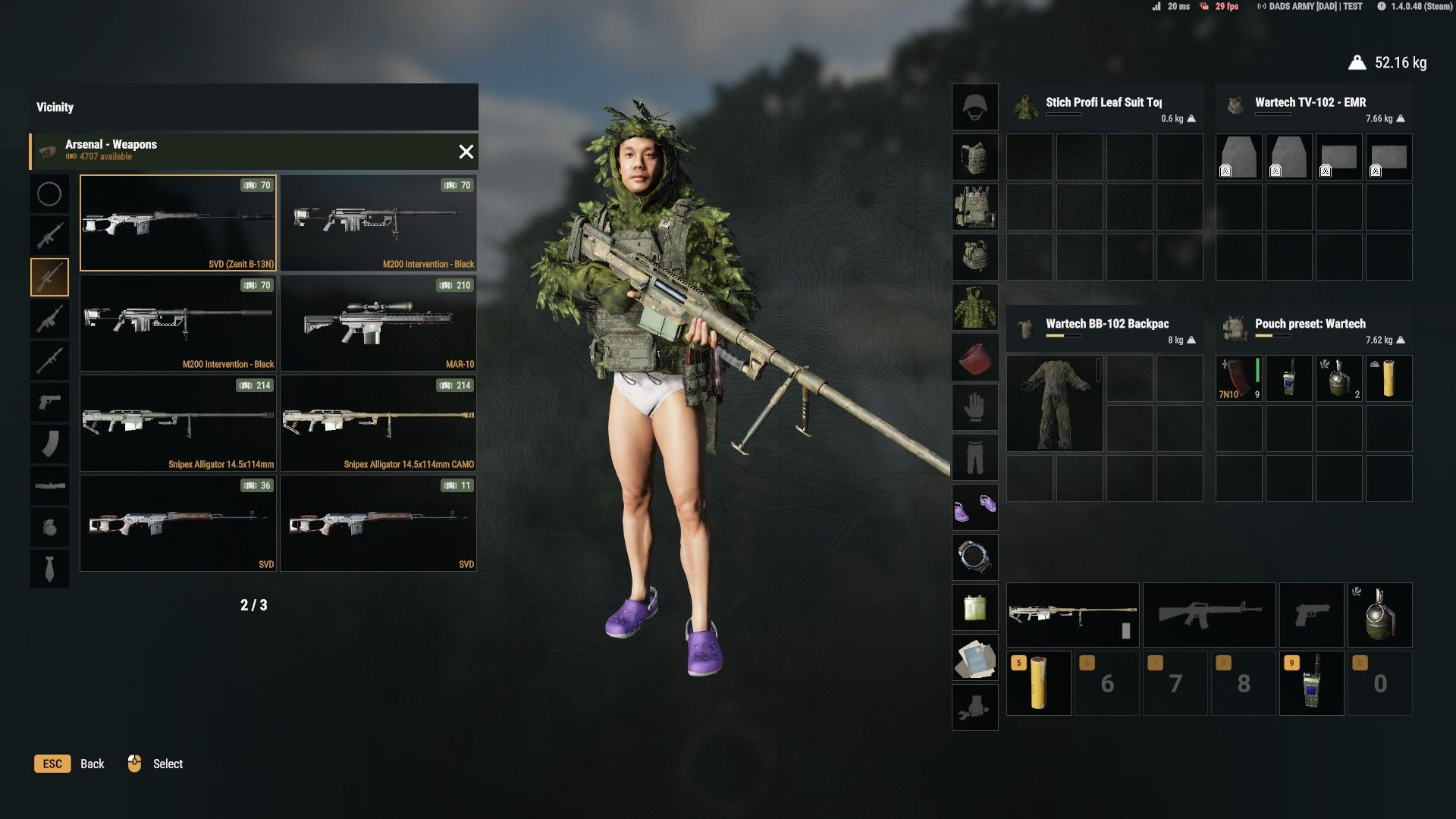This screenshot has height=819, width=1456.
Task: Show the grenade category in the arsenal sidebar
Action: tap(49, 527)
